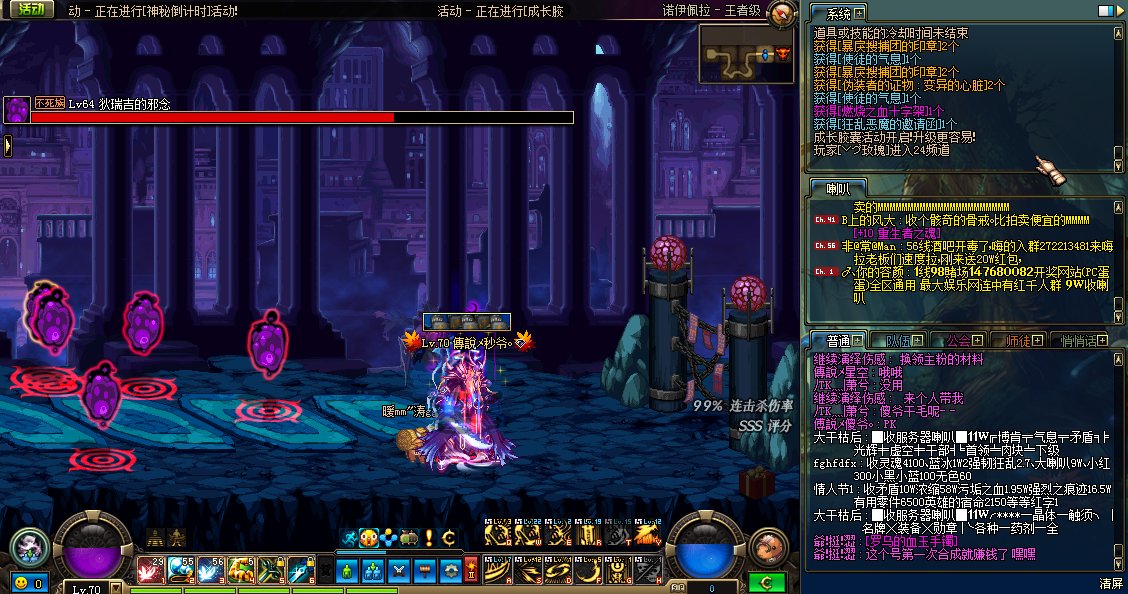Screen dimensions: 1128x594
Task: Toggle the chat panel size button
Action: (x=1105, y=11)
